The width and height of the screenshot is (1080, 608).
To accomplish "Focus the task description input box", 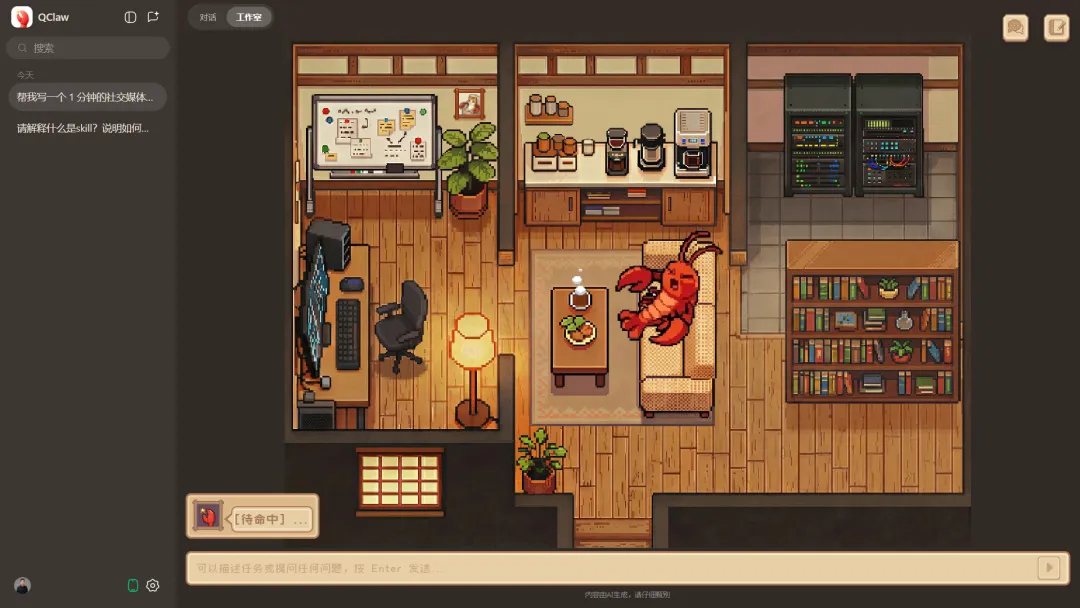I will 610,568.
